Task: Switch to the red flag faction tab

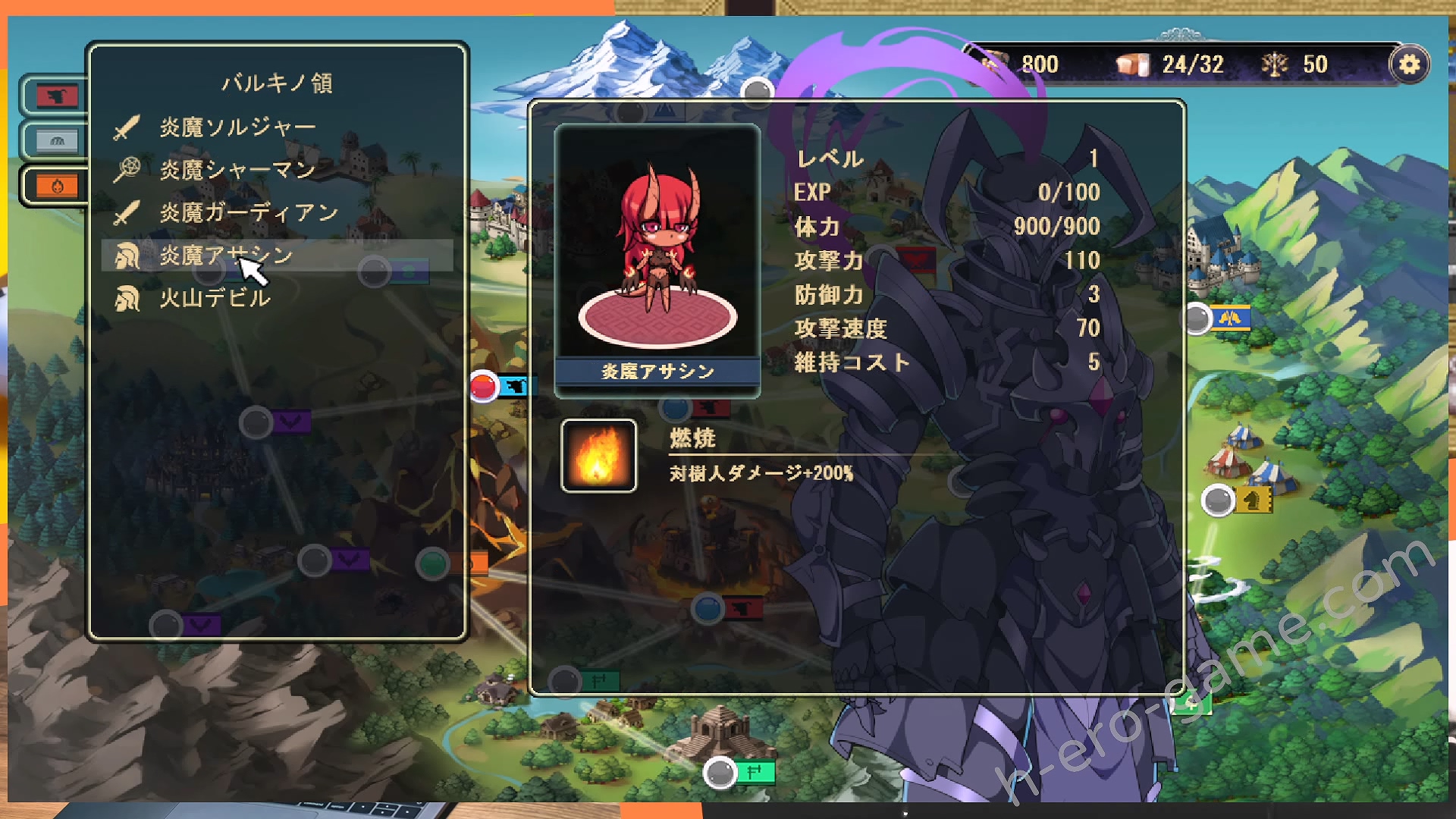Action: [56, 96]
